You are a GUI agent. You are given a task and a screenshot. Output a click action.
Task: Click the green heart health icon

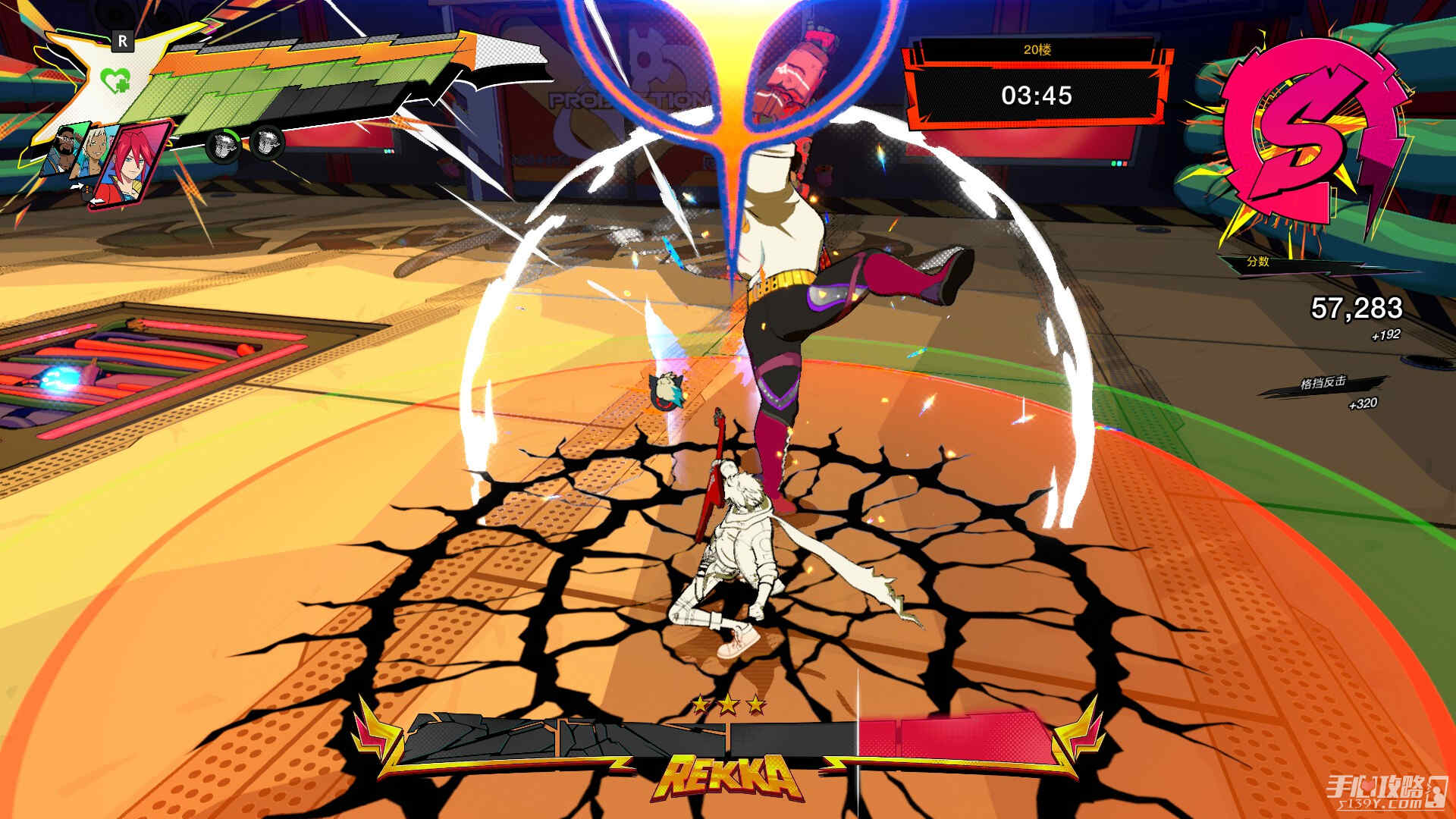pyautogui.click(x=115, y=78)
